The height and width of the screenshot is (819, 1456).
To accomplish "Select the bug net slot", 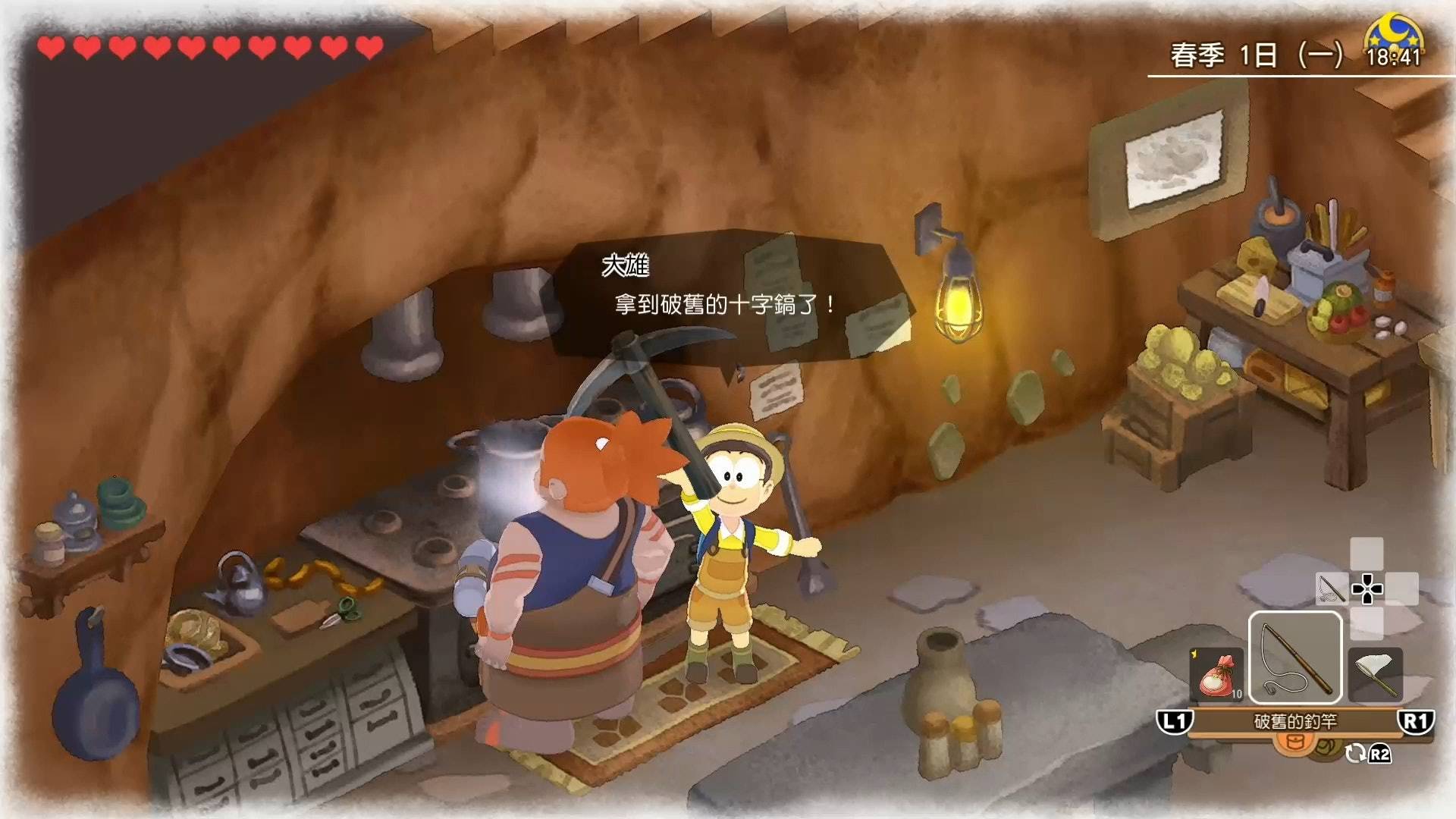I will [1376, 674].
